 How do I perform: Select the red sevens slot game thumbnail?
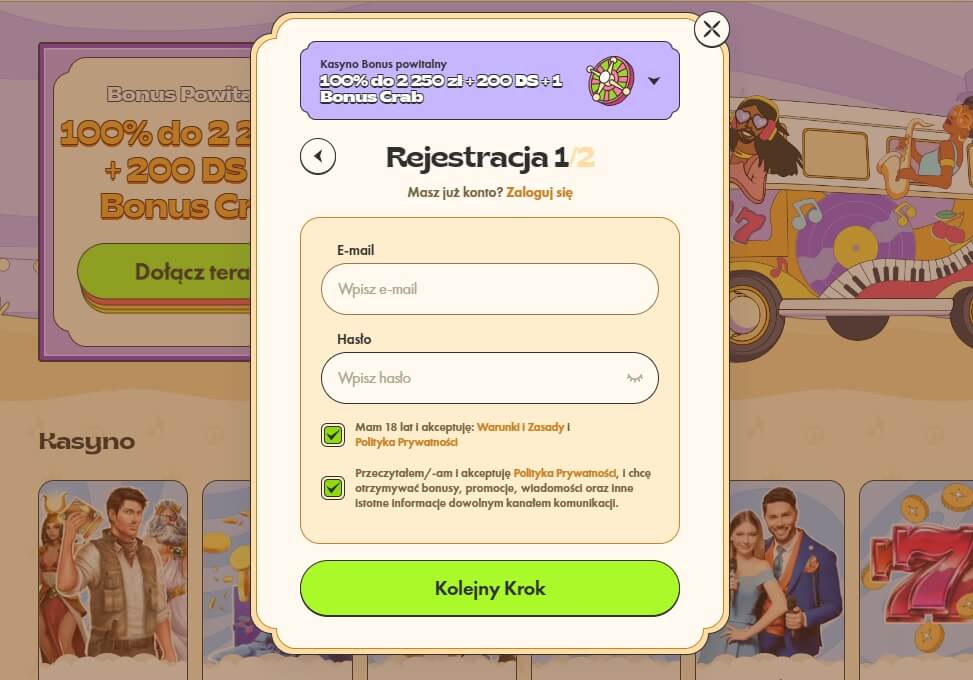click(x=917, y=575)
